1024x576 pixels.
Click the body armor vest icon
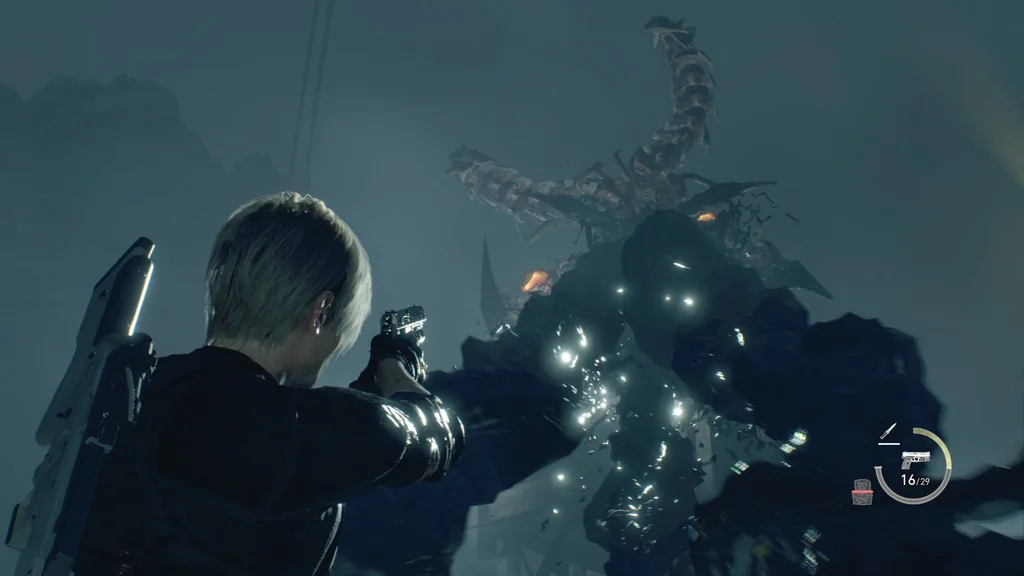point(862,490)
